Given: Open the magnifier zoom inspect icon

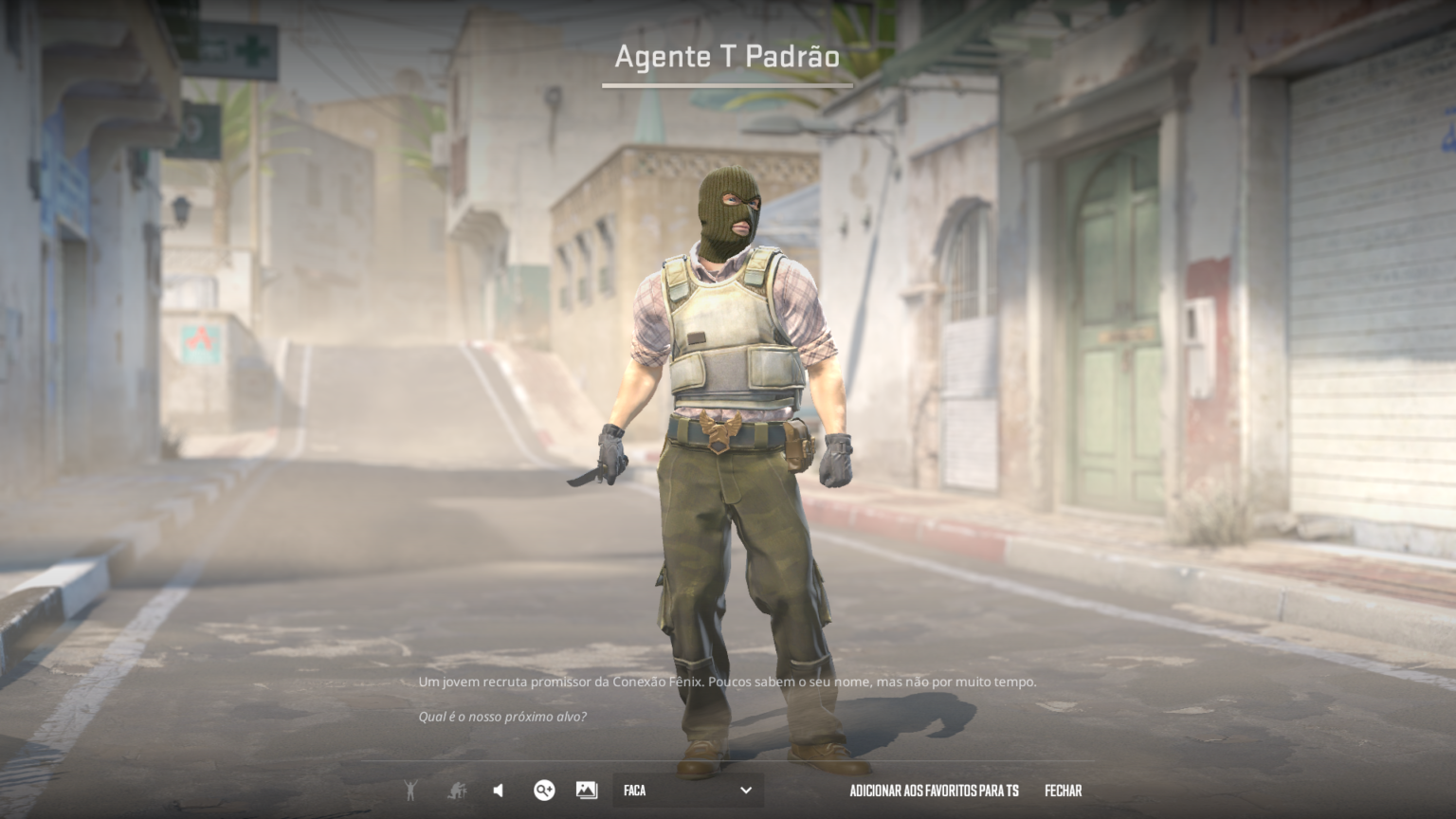Looking at the screenshot, I should (x=544, y=790).
